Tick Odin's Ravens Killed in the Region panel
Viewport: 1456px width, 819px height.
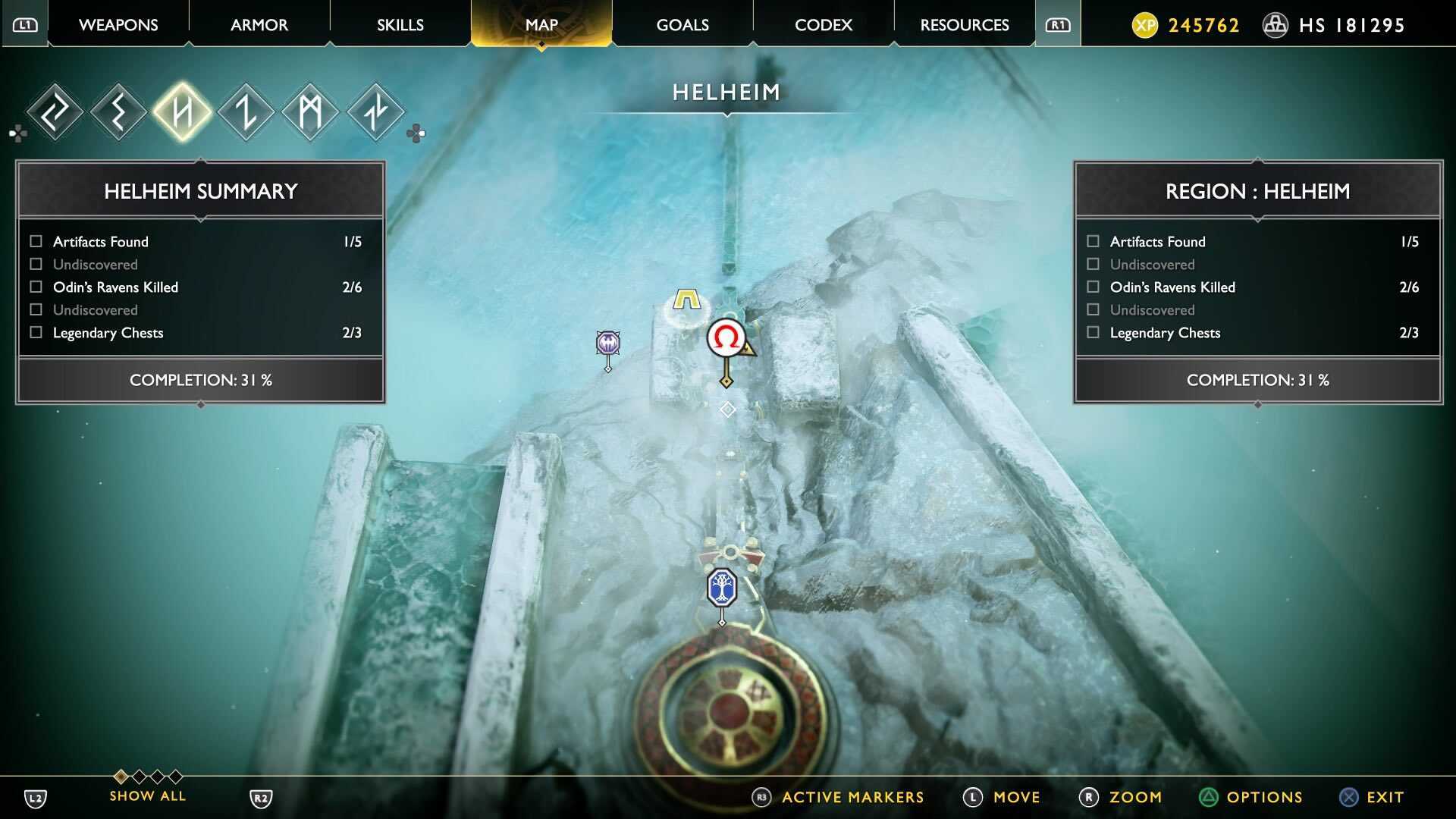(1092, 287)
